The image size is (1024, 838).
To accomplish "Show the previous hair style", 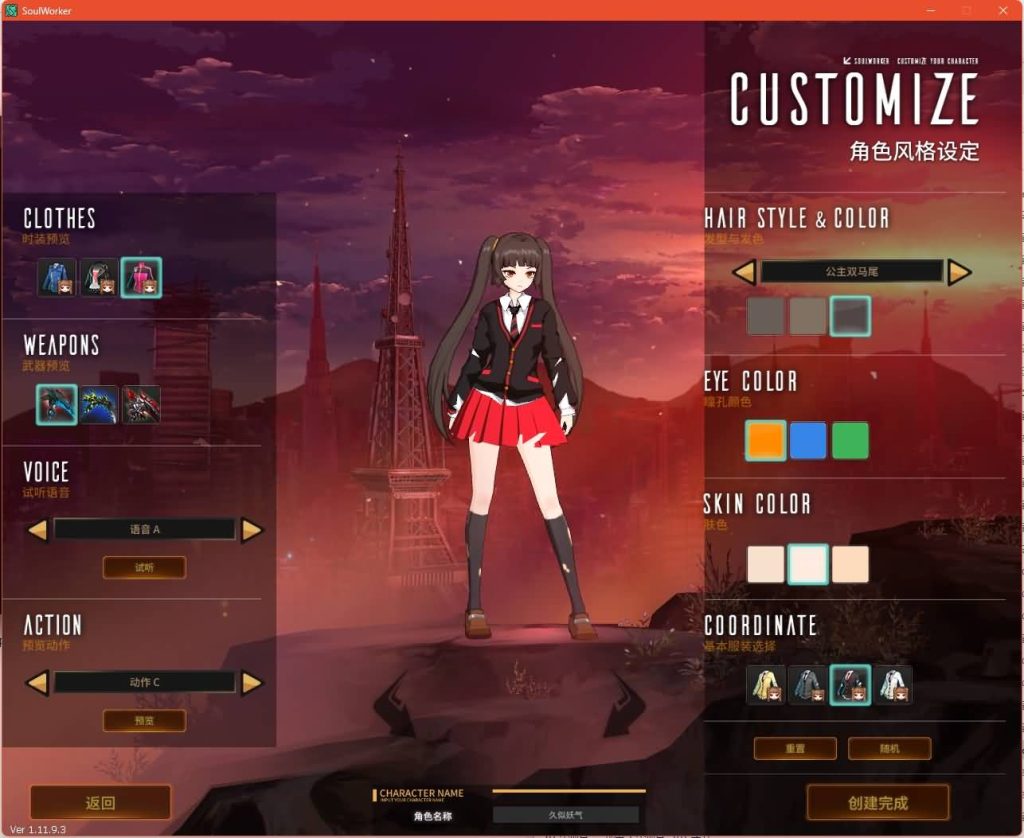I will tap(744, 272).
